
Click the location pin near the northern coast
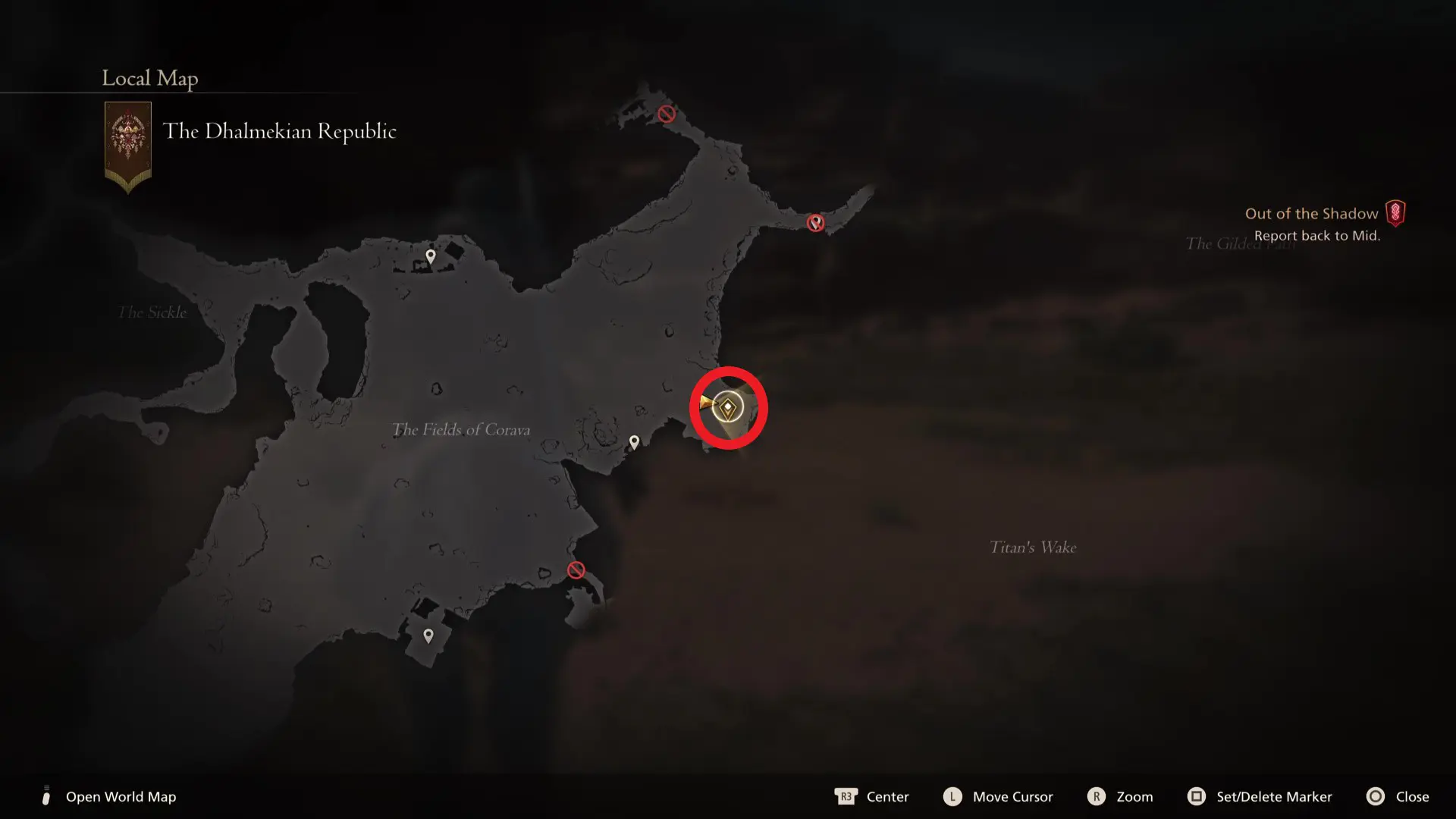click(x=430, y=256)
